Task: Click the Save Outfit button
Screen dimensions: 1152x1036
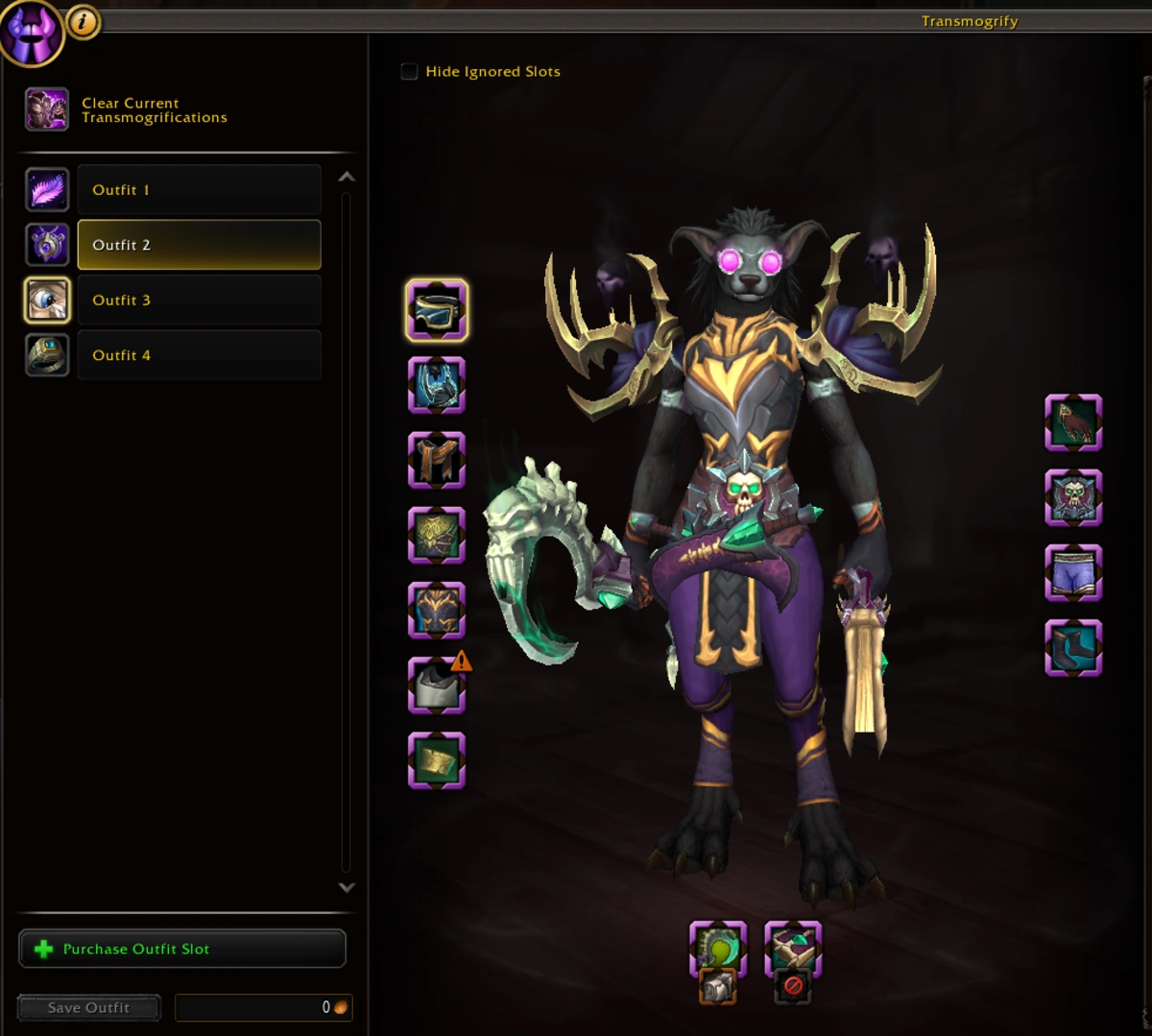Action: tap(88, 1007)
